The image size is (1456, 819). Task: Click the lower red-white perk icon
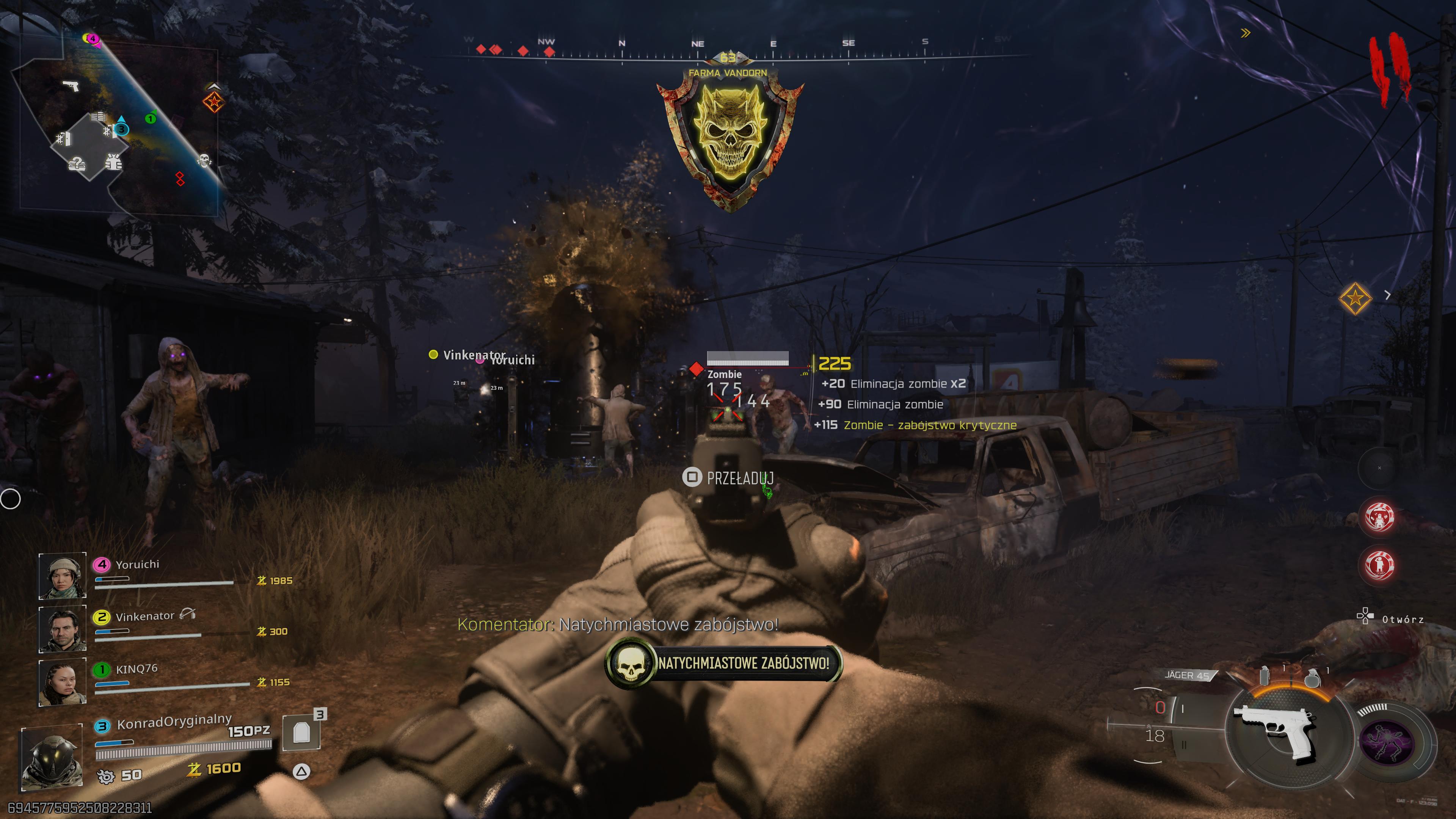coord(1379,565)
